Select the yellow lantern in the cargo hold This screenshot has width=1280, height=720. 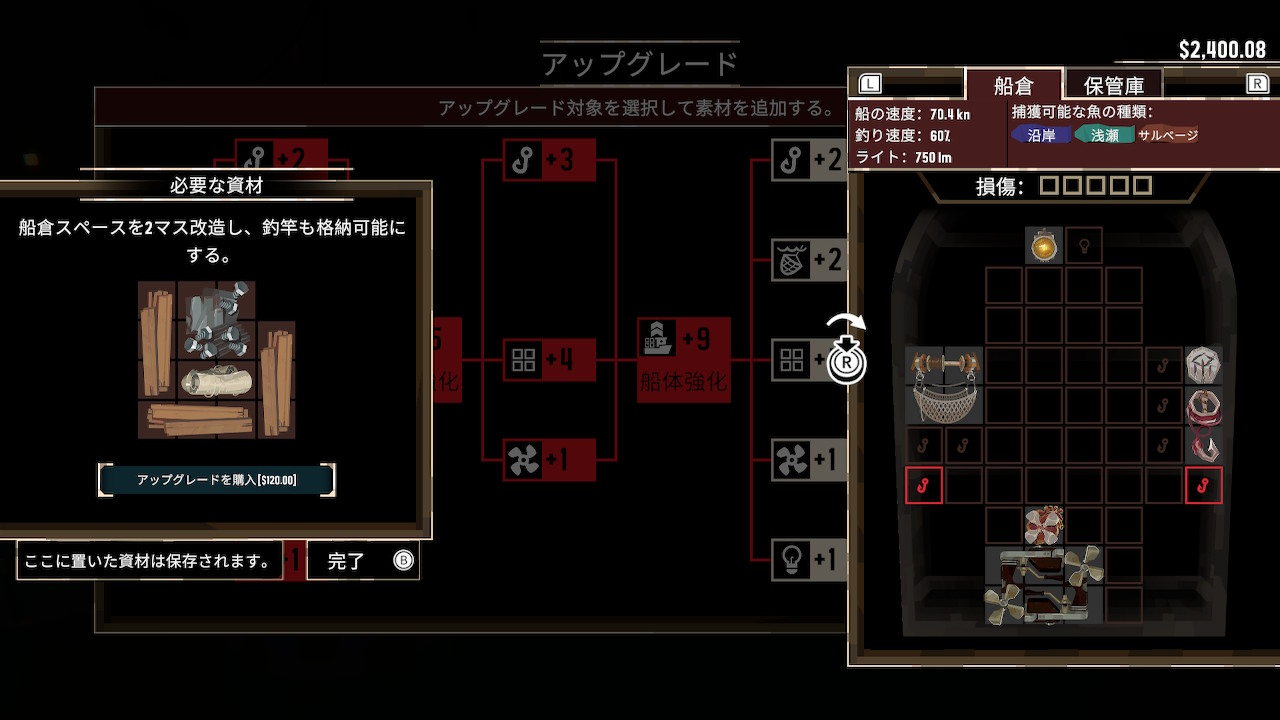[1043, 246]
